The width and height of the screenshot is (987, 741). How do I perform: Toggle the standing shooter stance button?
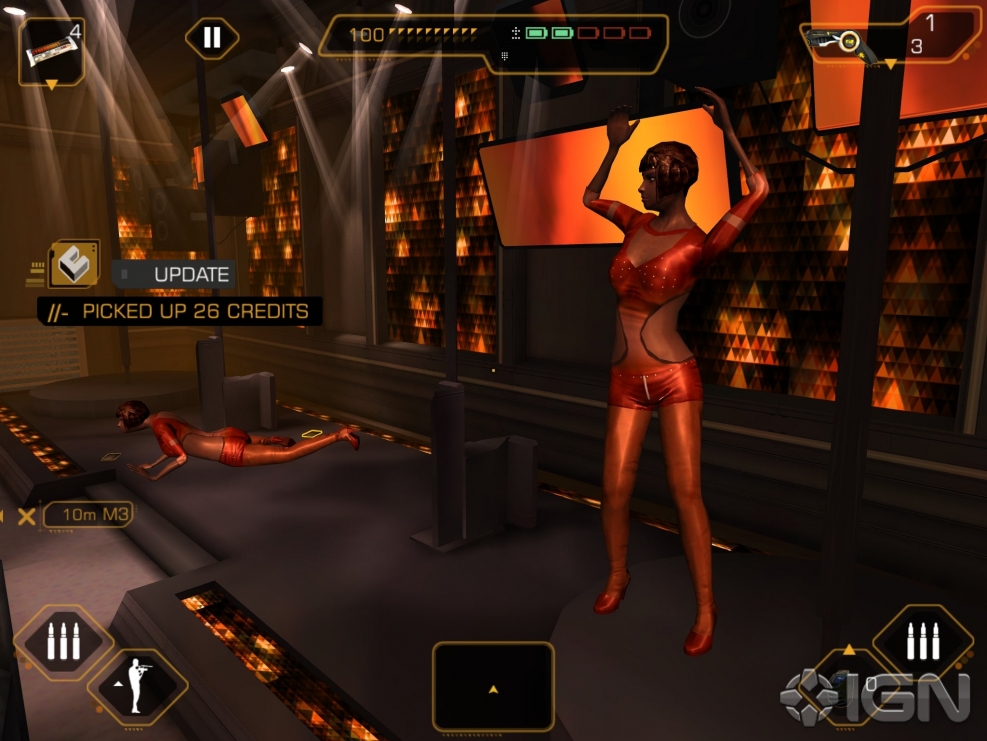[138, 687]
